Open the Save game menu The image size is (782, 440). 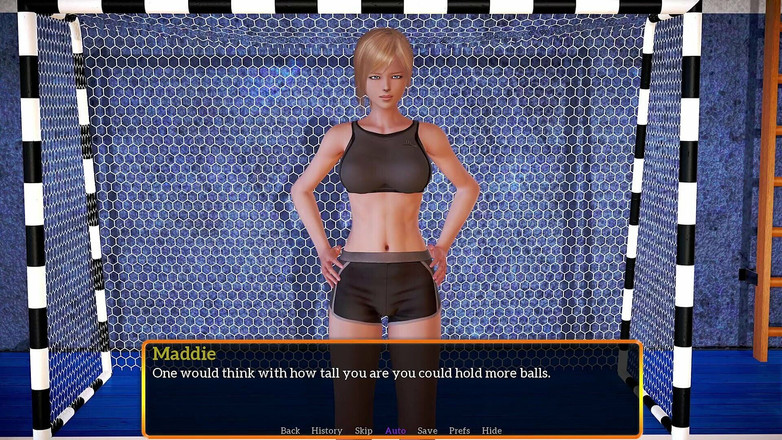427,431
